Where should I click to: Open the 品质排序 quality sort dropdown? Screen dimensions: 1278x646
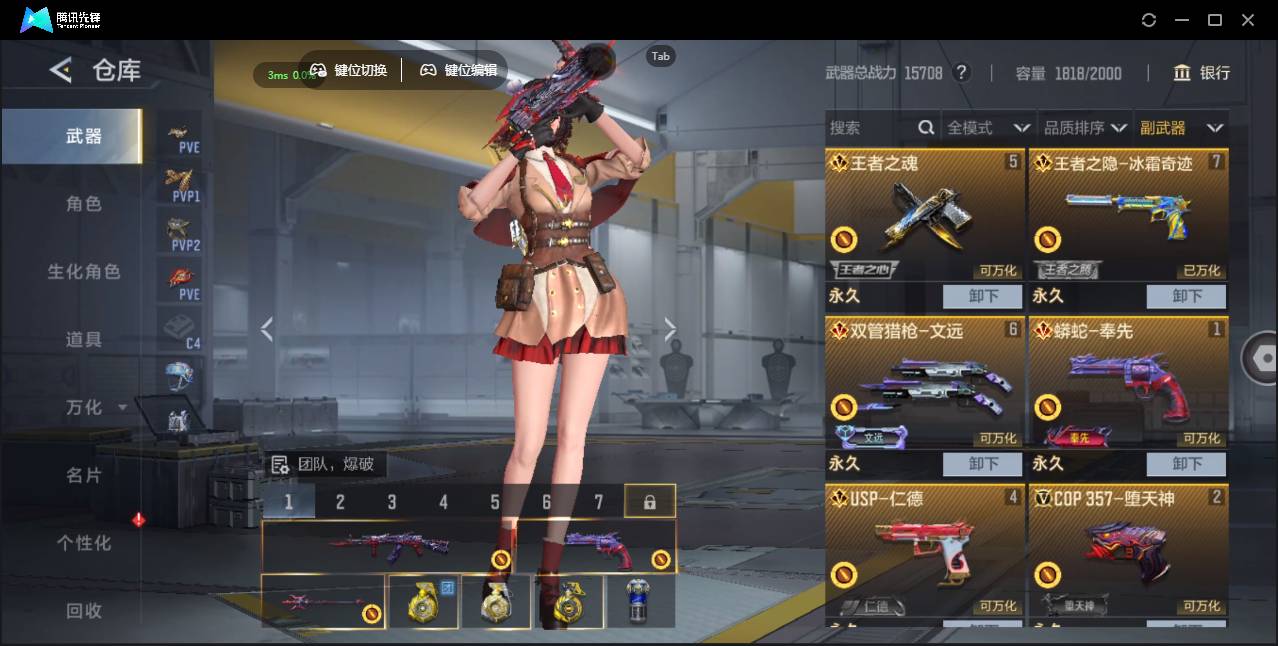1085,128
